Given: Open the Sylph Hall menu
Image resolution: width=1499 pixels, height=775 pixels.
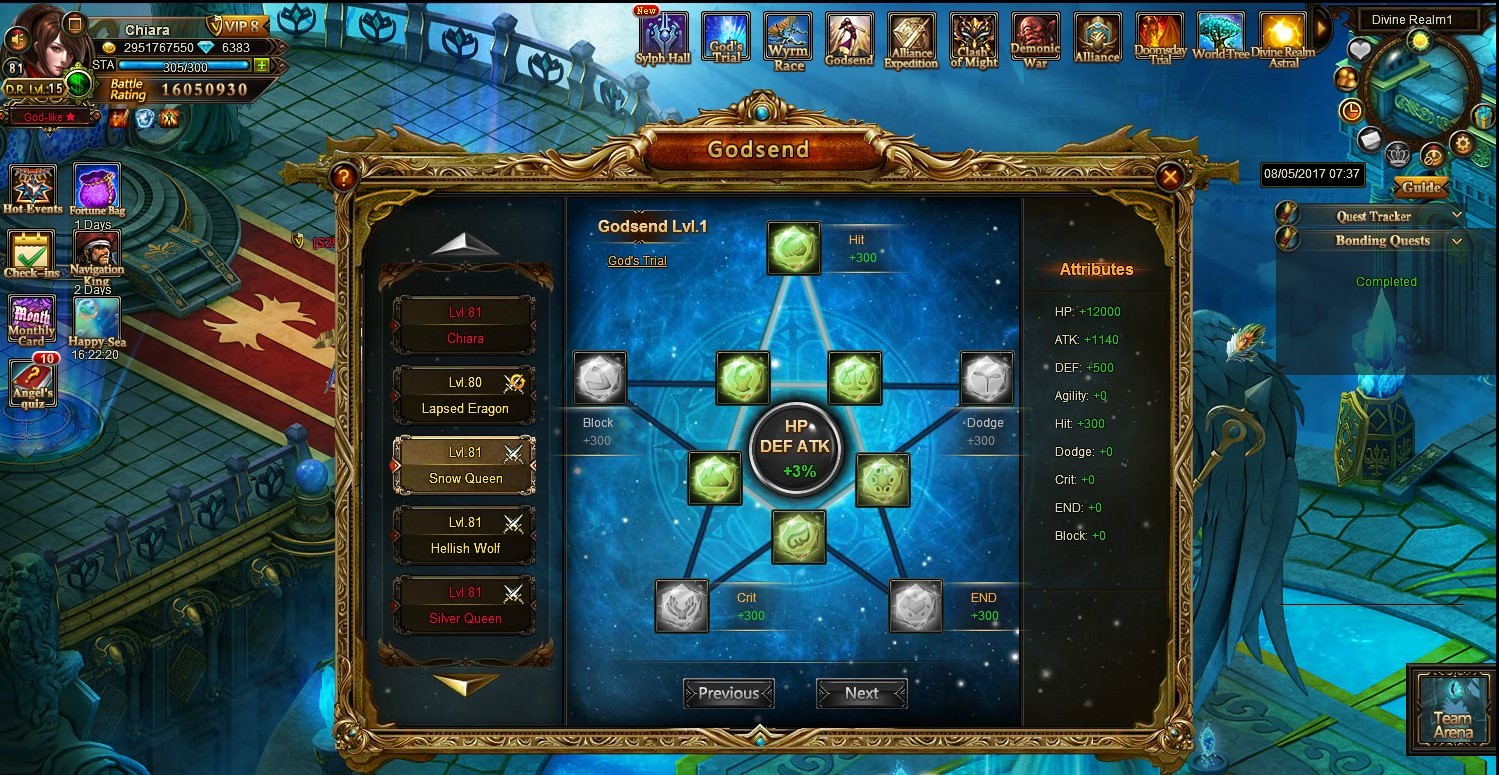Looking at the screenshot, I should [664, 40].
